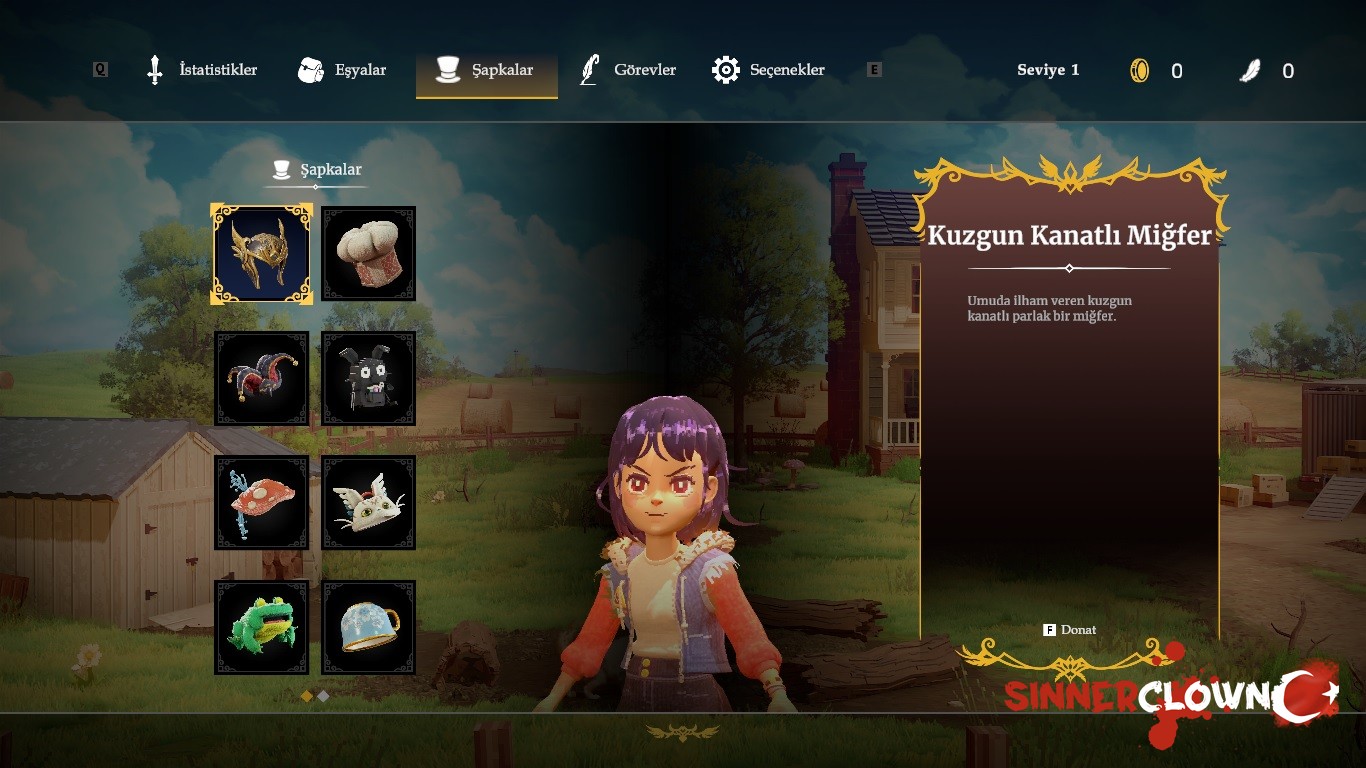Screen dimensions: 1366x768
Task: Pick the white winged cat hat
Action: [x=369, y=503]
